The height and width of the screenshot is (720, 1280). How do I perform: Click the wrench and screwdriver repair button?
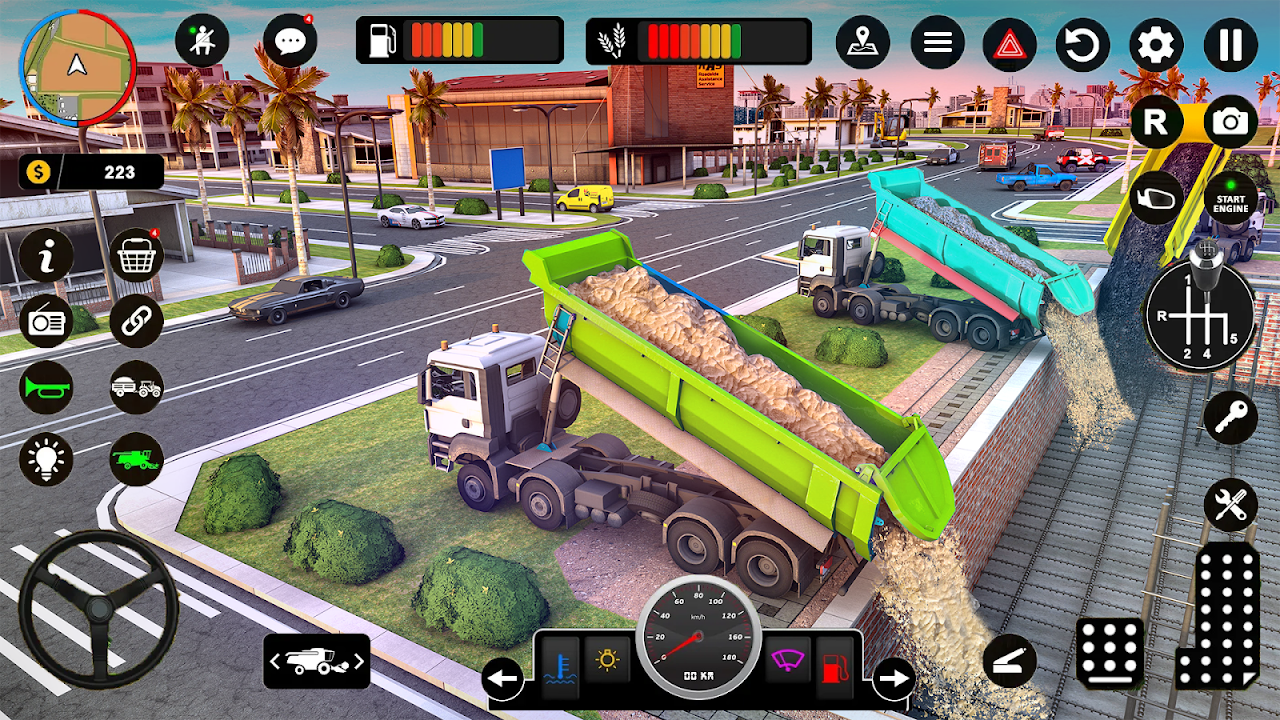[x=1230, y=504]
